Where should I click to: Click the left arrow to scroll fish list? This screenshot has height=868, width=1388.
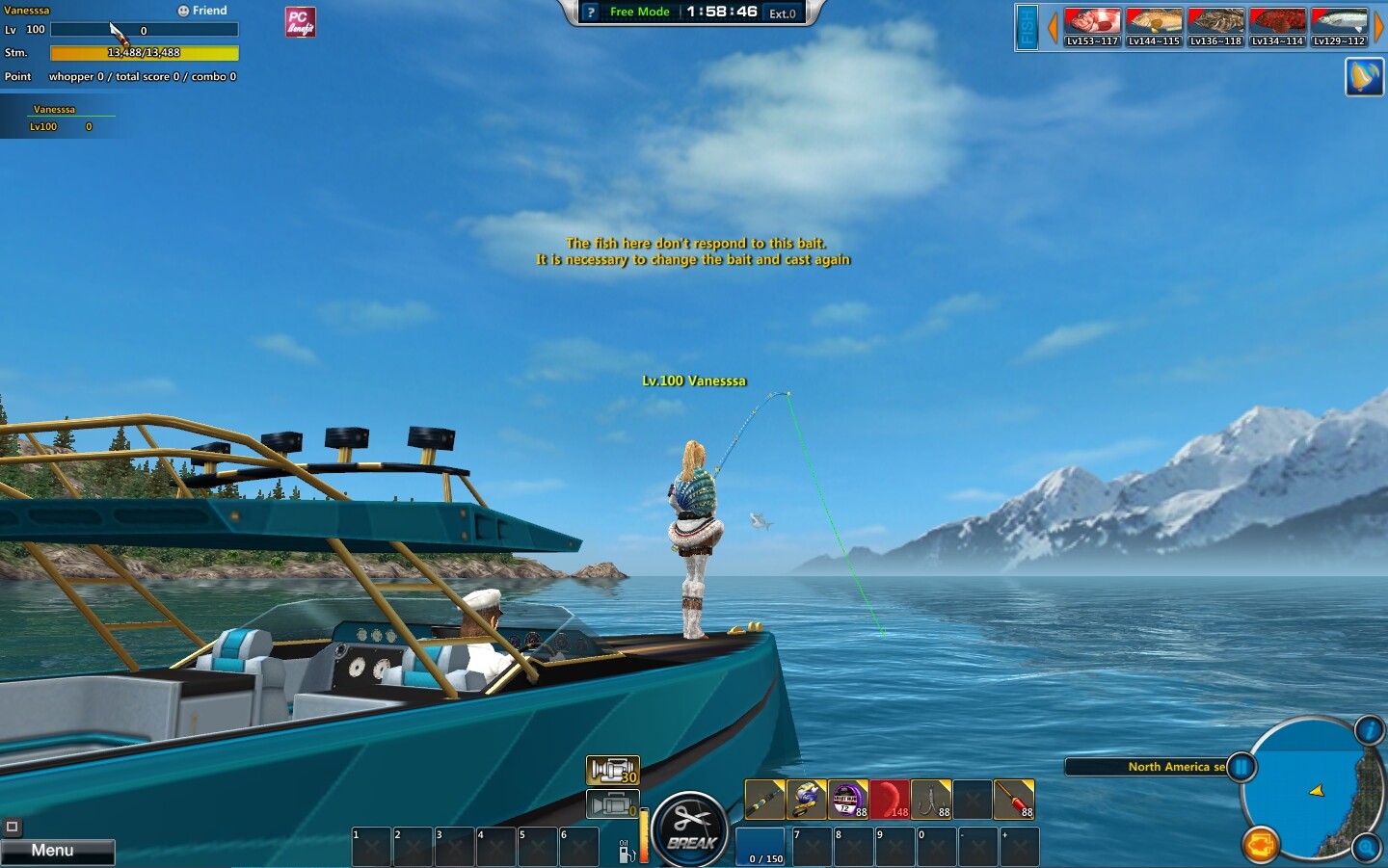[1051, 27]
